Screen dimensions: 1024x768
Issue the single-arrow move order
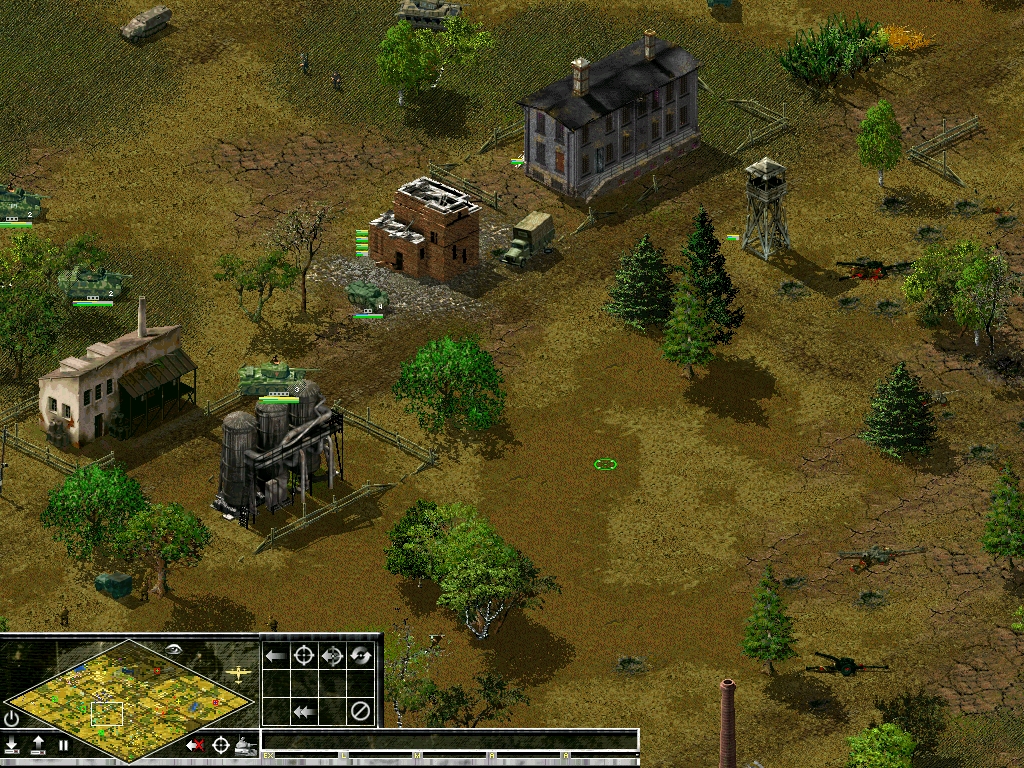pos(275,656)
